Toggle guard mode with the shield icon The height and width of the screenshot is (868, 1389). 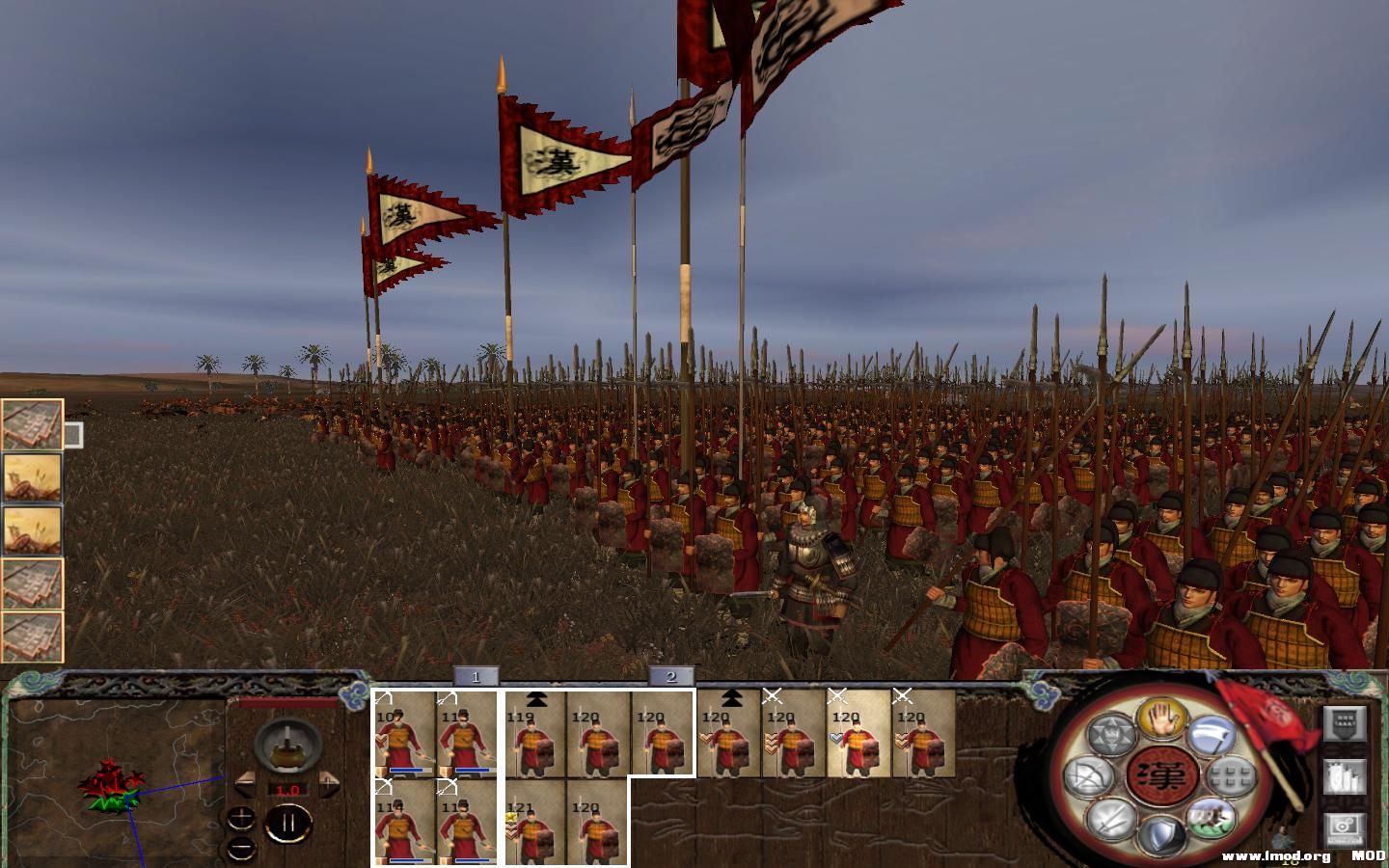(1161, 833)
